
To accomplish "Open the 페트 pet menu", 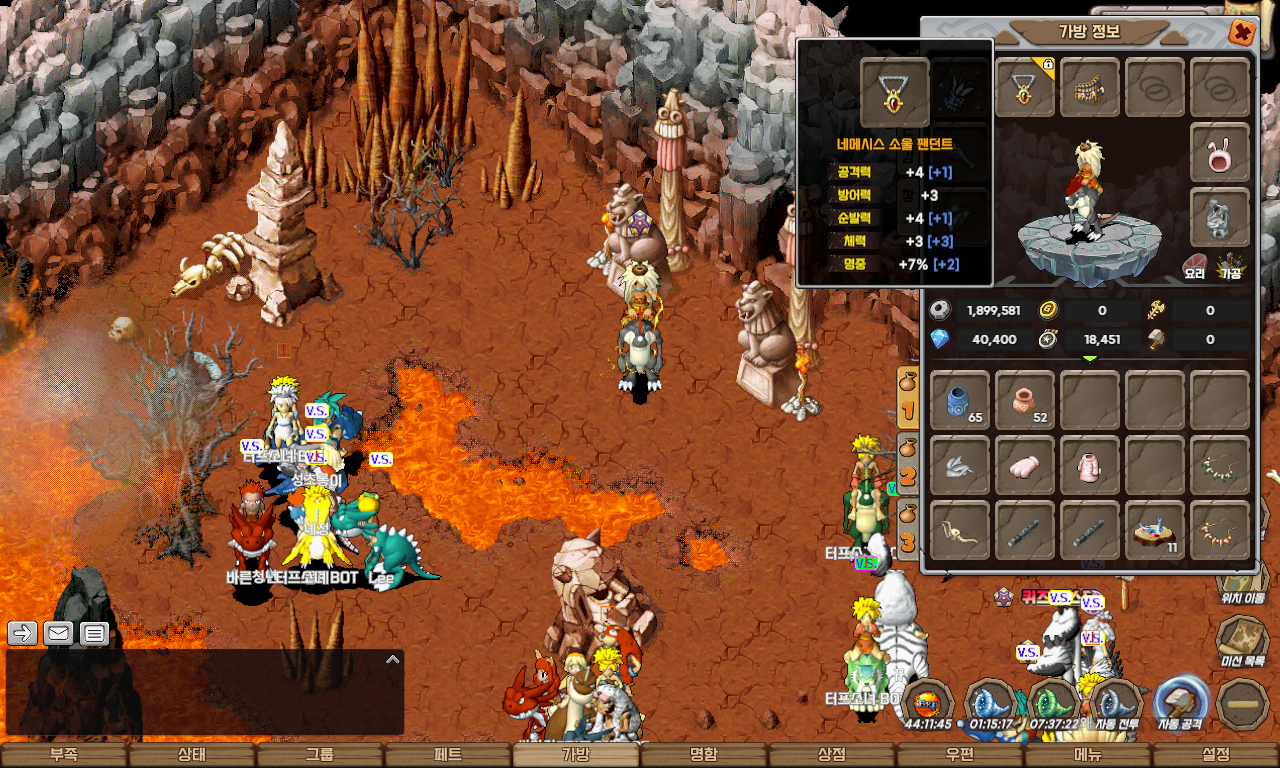I will coord(447,755).
